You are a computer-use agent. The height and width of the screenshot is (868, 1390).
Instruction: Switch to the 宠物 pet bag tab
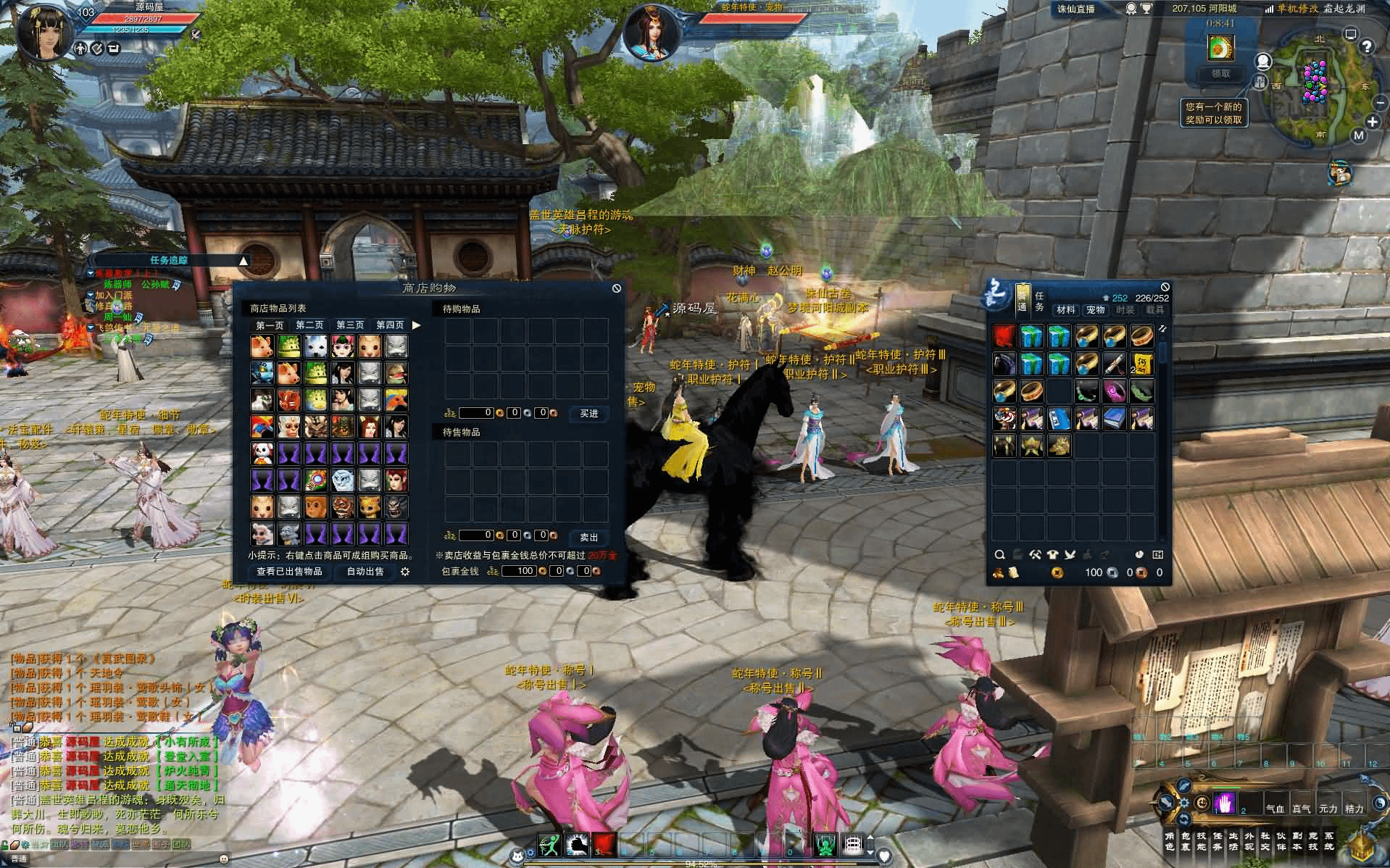point(1095,310)
